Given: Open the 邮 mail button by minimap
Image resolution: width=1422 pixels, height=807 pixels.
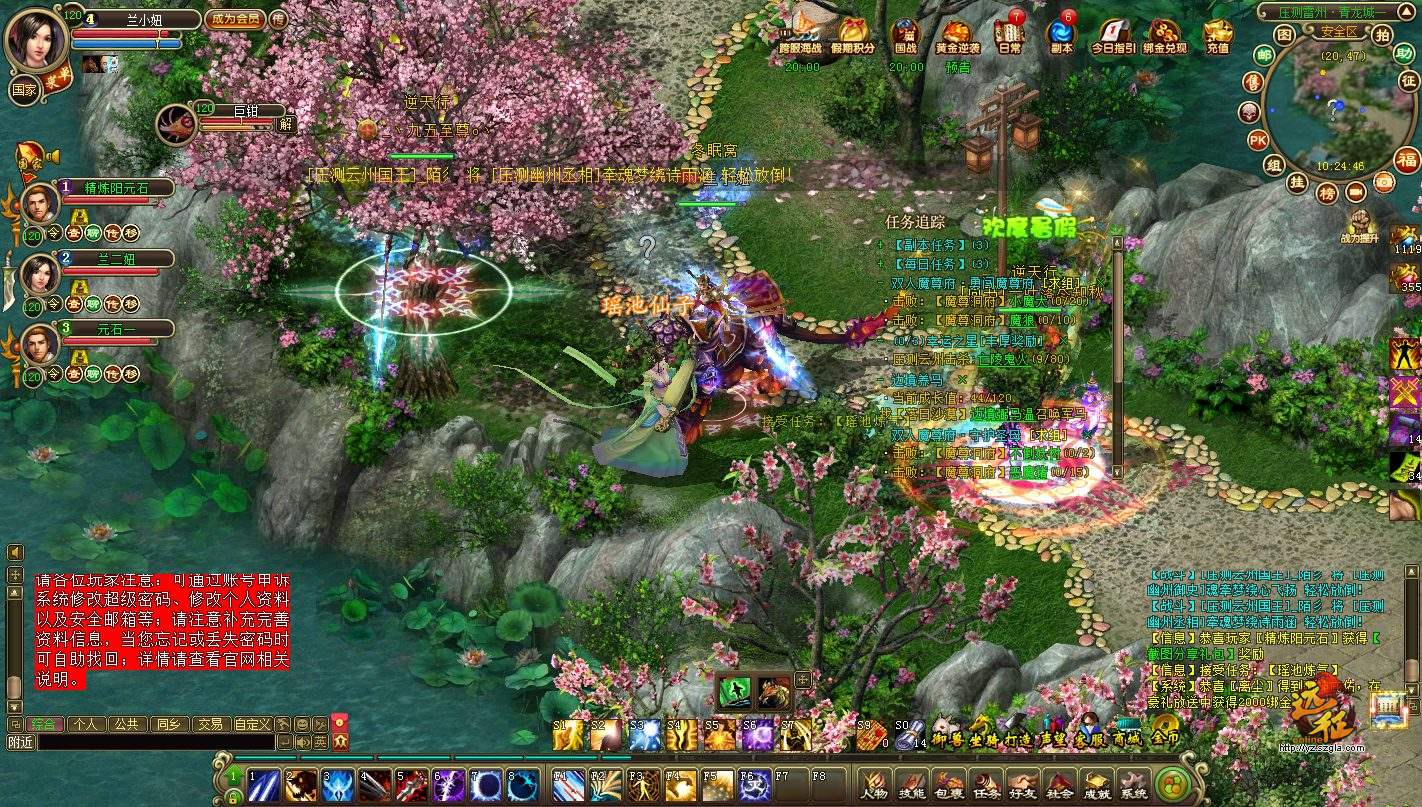Looking at the screenshot, I should 1264,55.
